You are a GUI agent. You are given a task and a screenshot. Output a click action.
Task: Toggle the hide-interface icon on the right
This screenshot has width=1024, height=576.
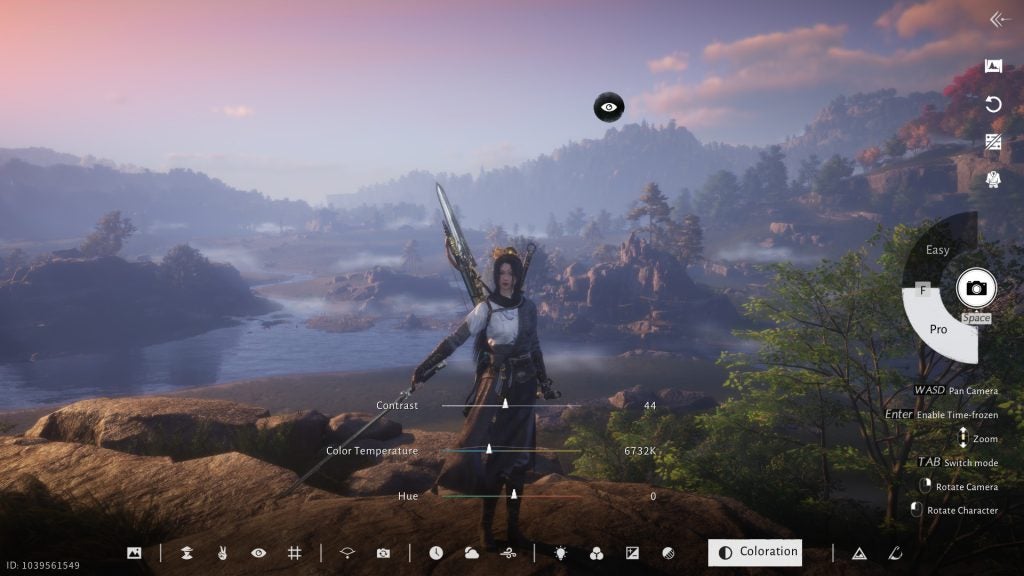993,142
